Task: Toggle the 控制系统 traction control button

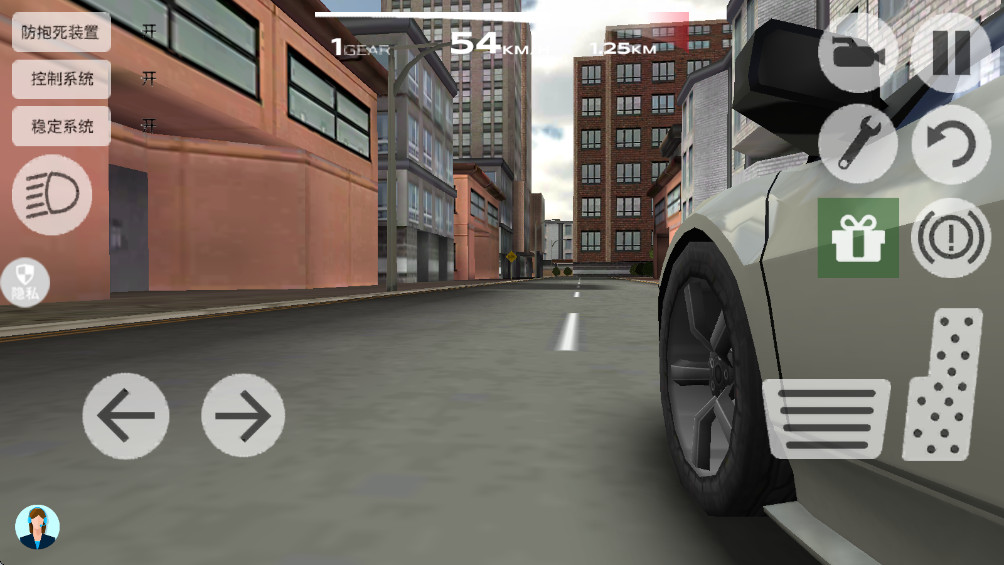Action: tap(61, 79)
